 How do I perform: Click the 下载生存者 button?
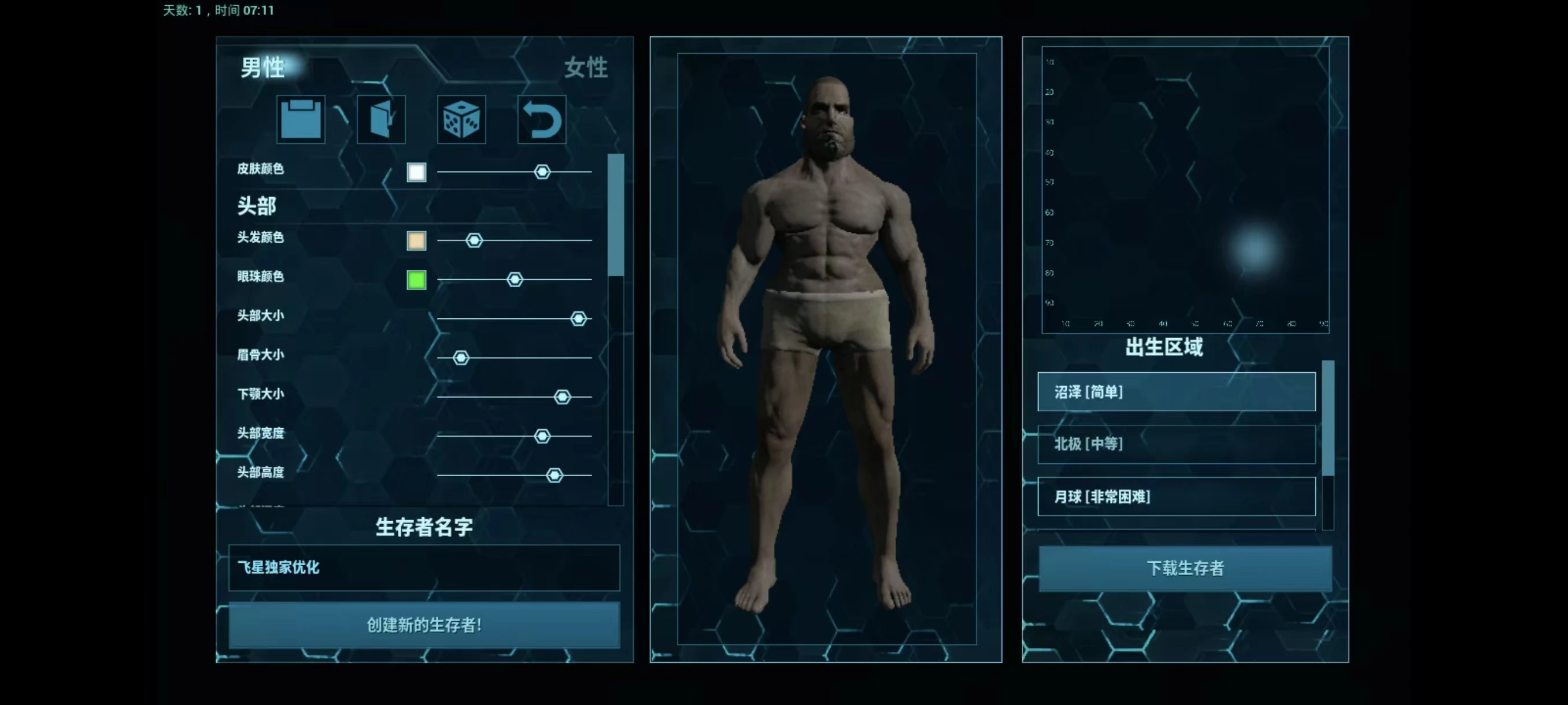[x=1185, y=568]
